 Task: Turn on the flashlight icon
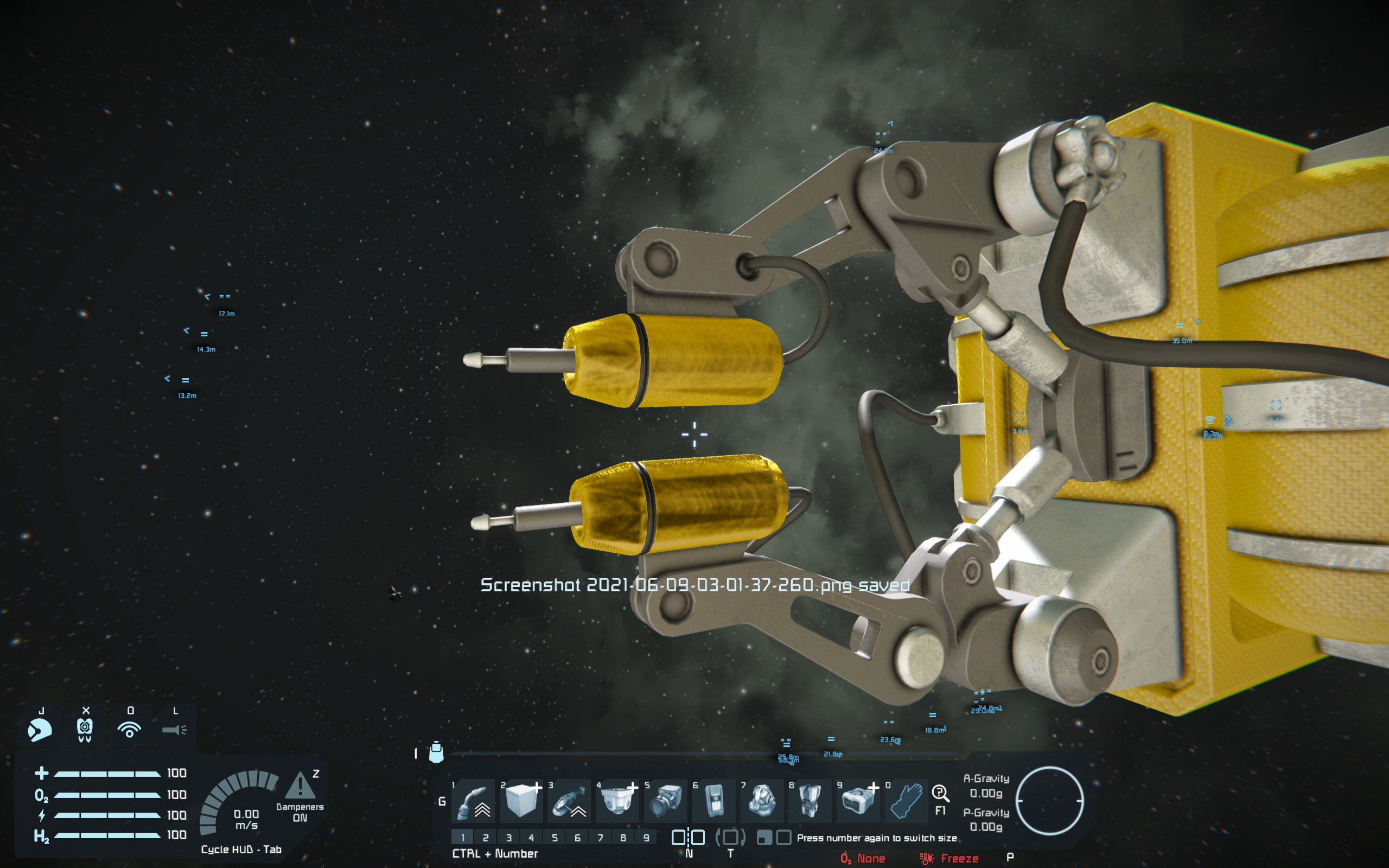(175, 730)
